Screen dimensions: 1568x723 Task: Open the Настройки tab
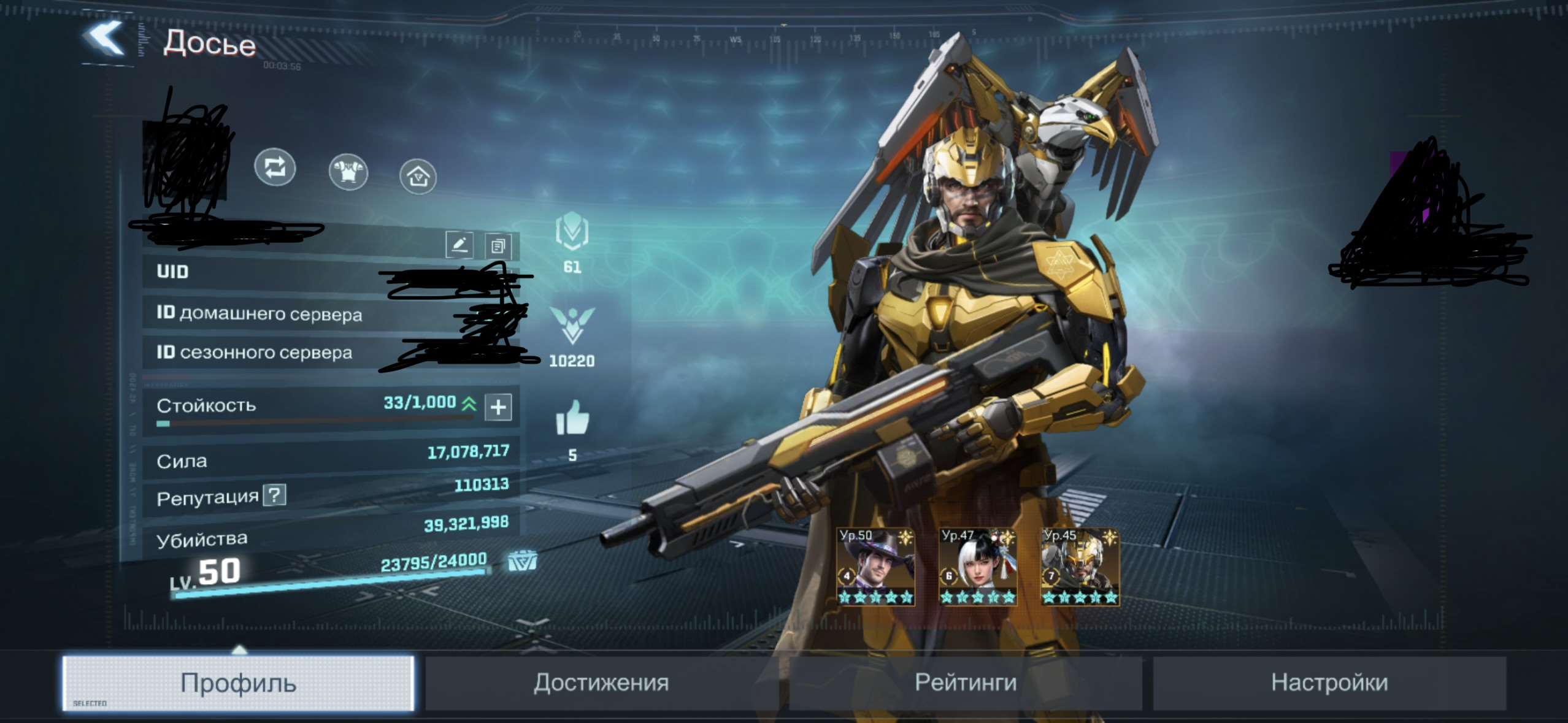(x=1329, y=683)
